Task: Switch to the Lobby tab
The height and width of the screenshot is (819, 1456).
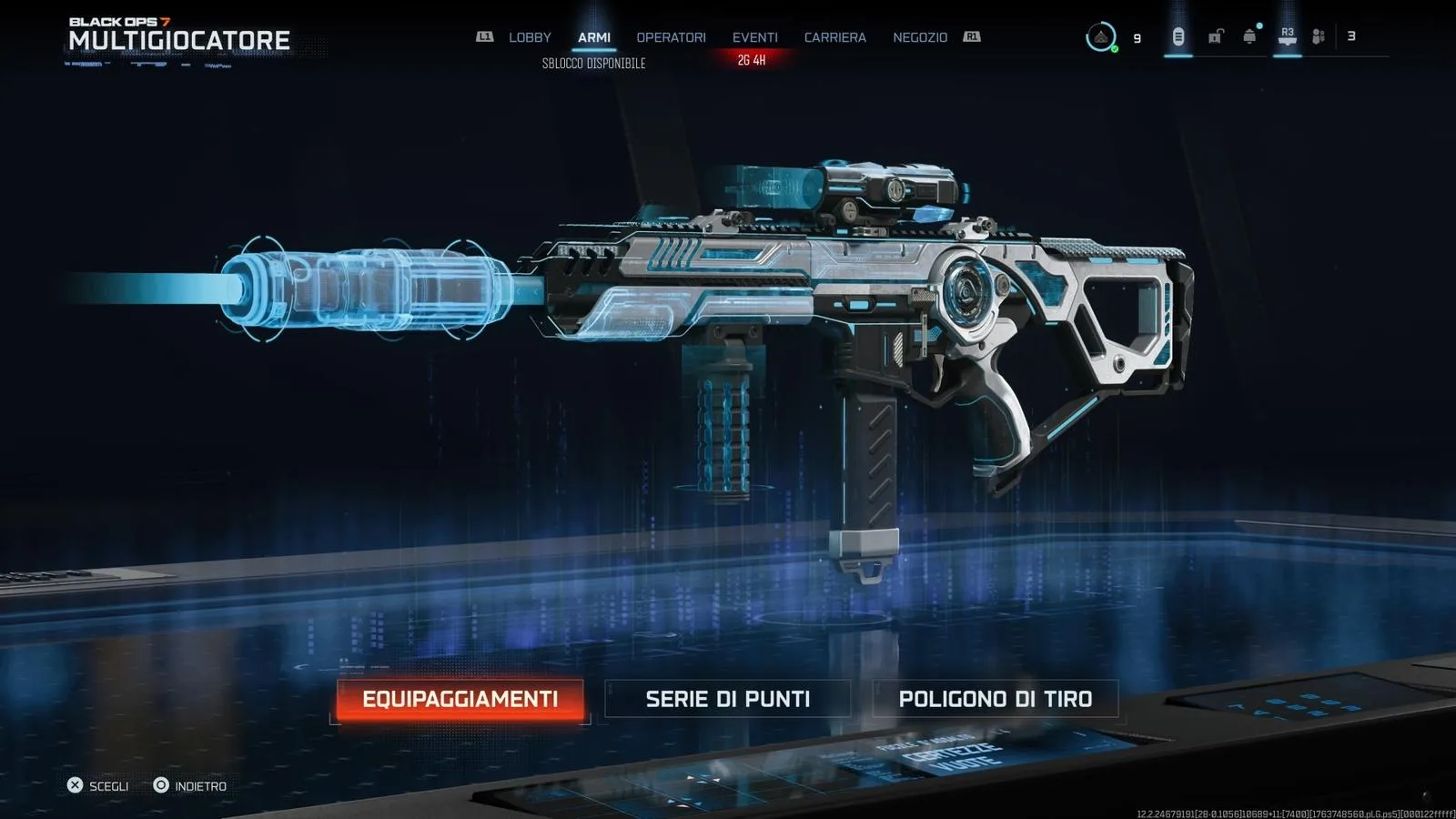Action: tap(530, 37)
